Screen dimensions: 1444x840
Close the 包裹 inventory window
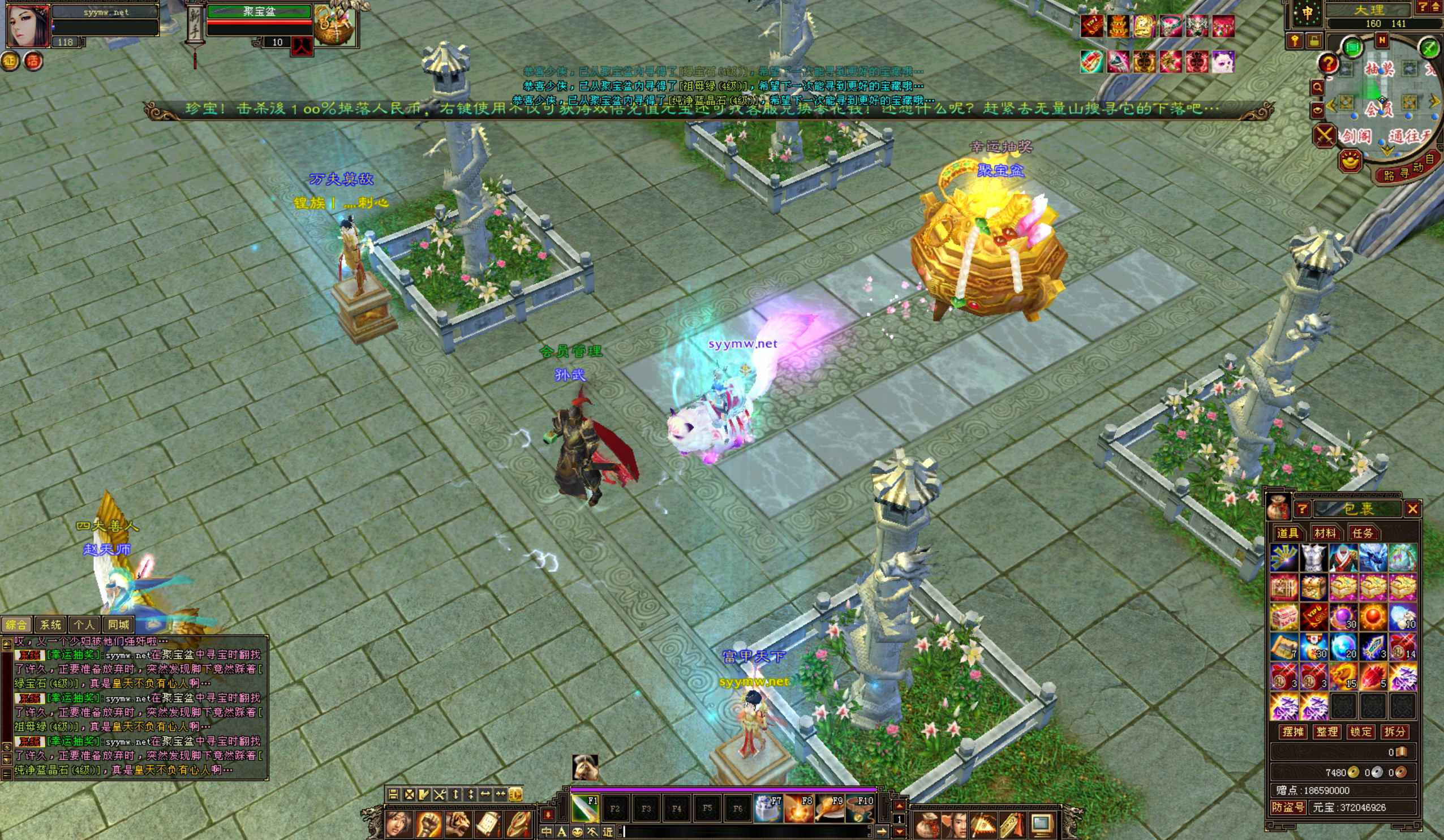[1412, 508]
